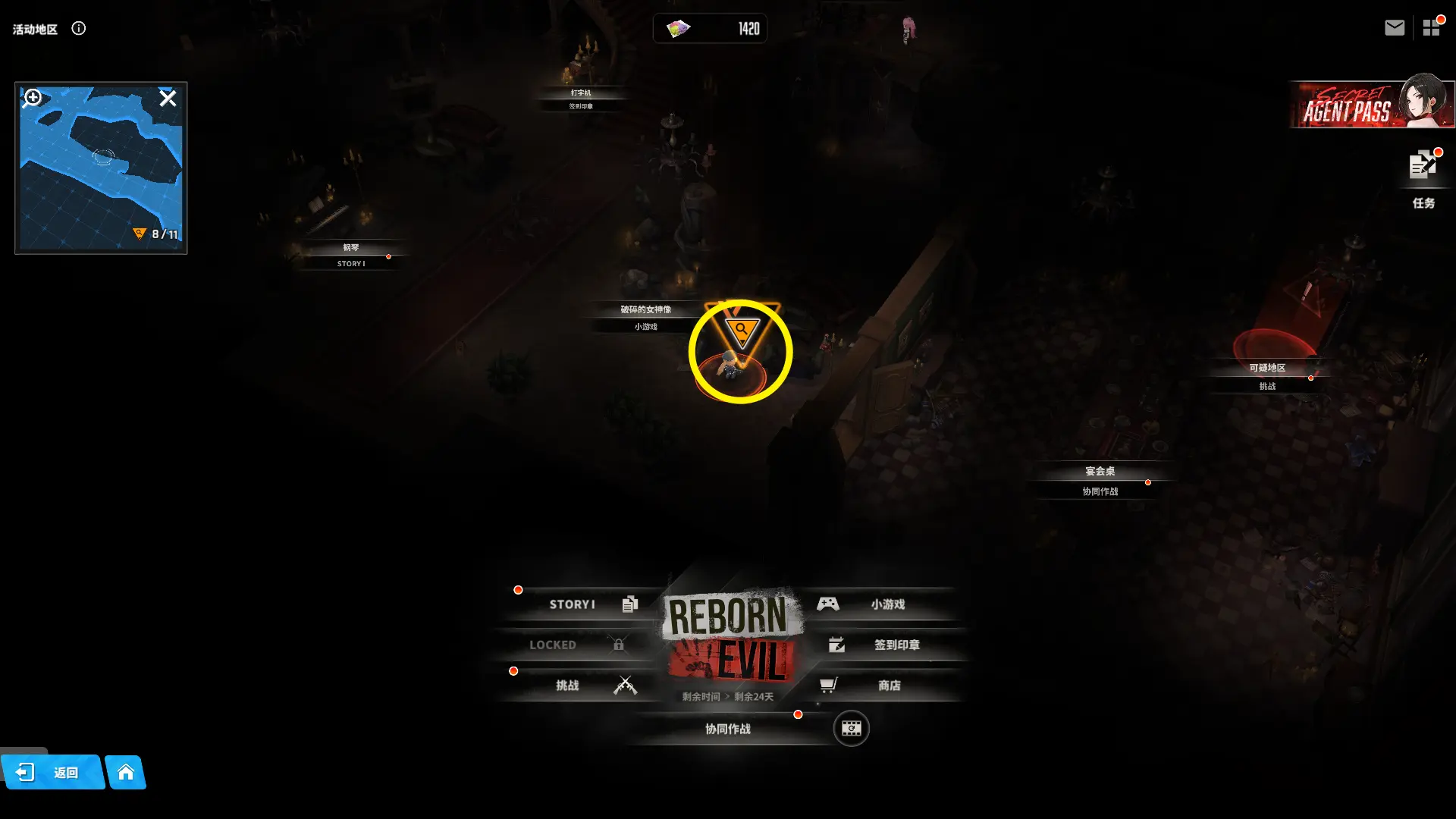Click the film replay icon button
Image resolution: width=1456 pixels, height=819 pixels.
851,729
